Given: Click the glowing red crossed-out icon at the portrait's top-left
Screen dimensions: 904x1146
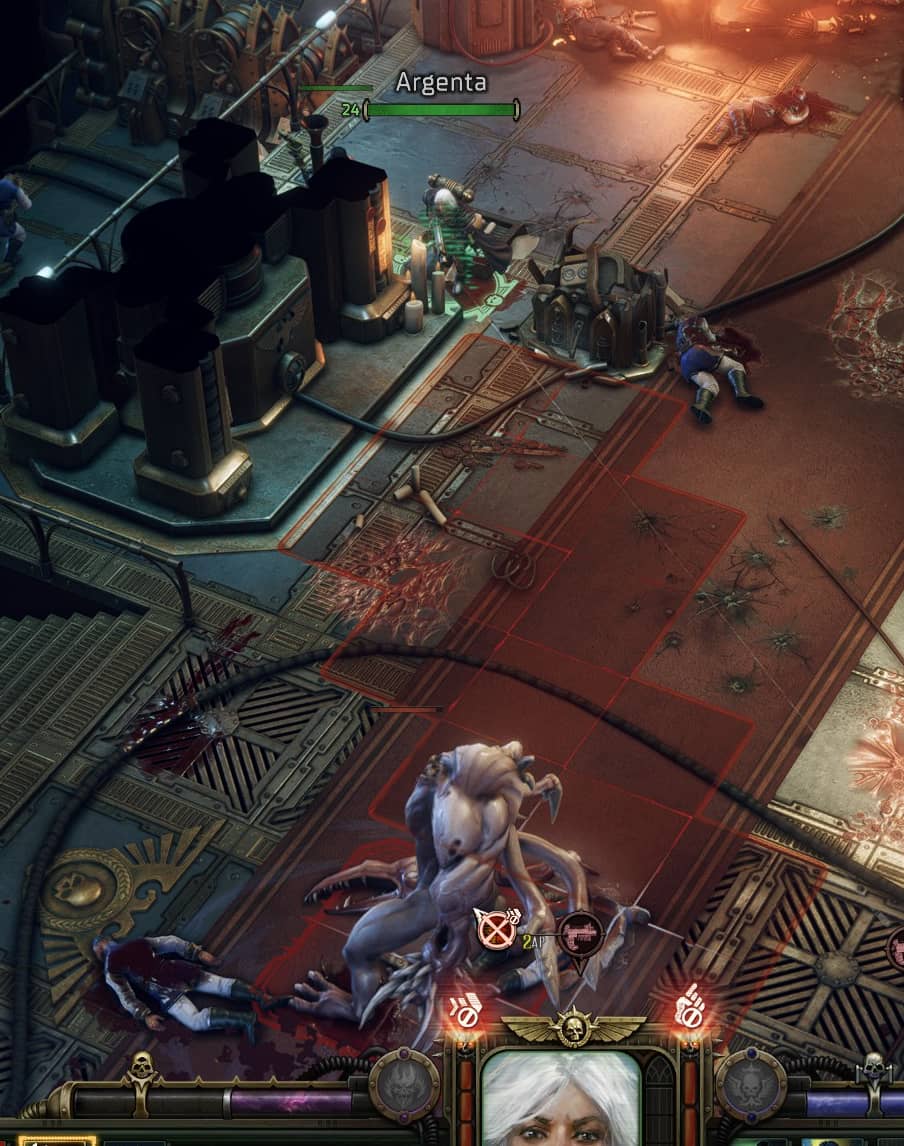Looking at the screenshot, I should (464, 1009).
